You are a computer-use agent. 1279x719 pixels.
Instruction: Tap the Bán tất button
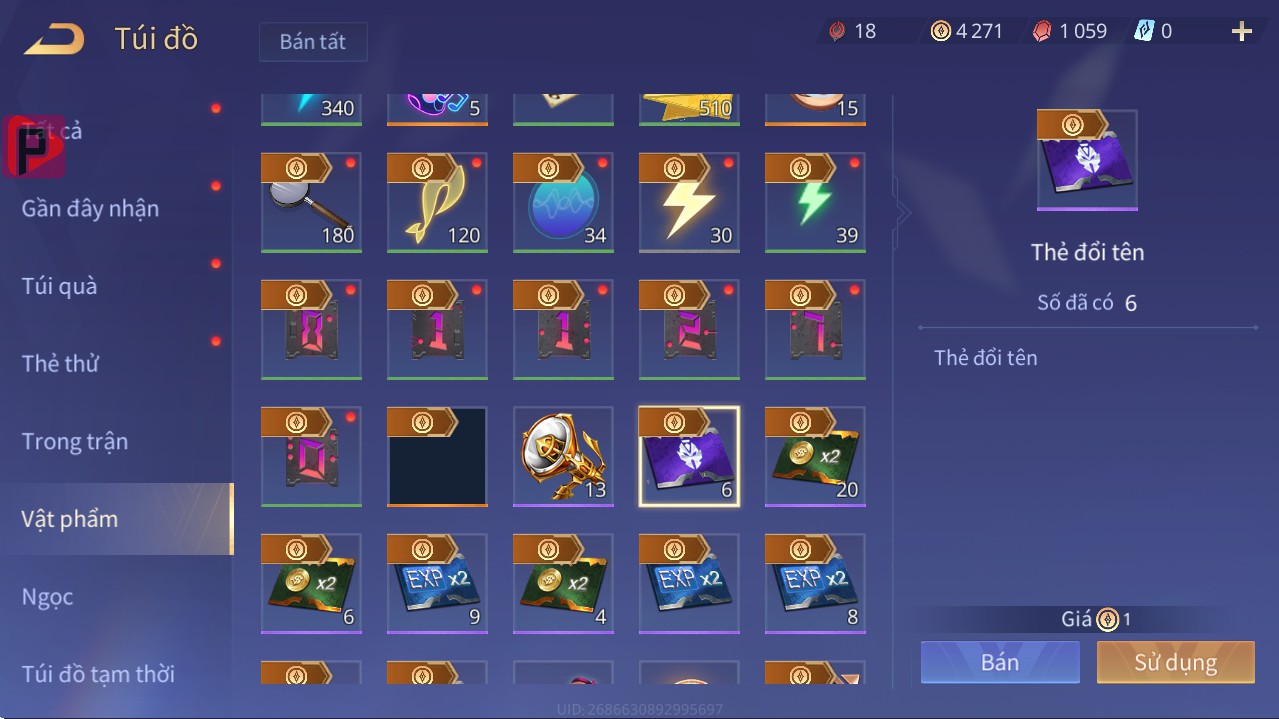[x=313, y=42]
